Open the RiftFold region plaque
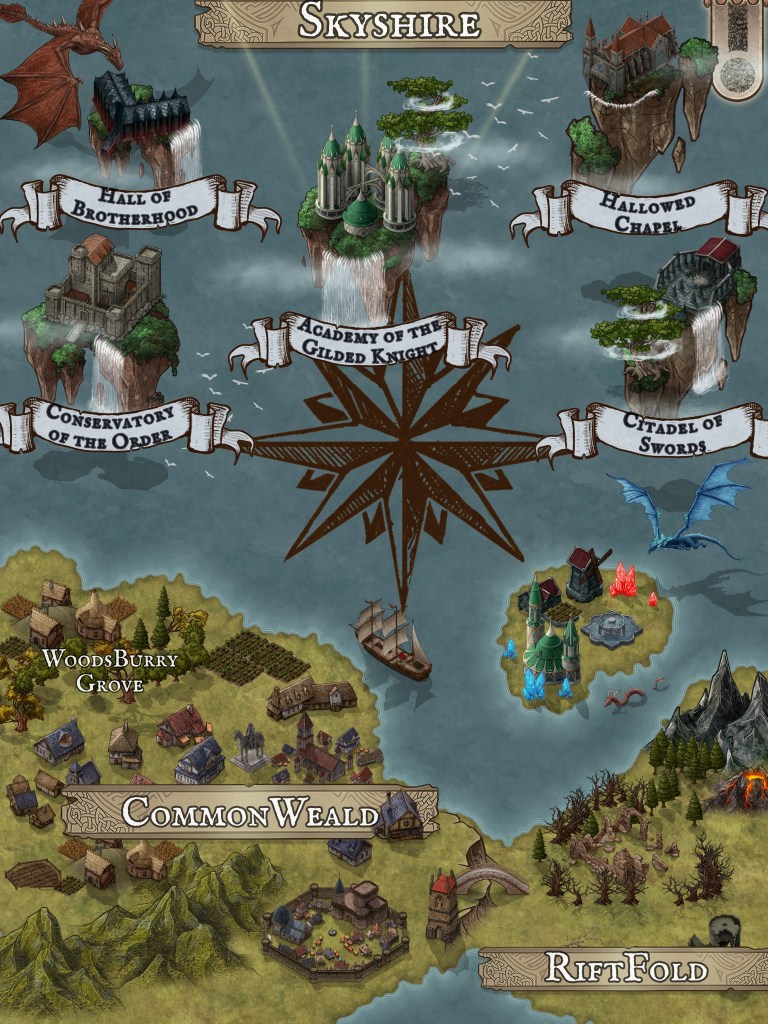Viewport: 768px width, 1024px height. pyautogui.click(x=627, y=968)
